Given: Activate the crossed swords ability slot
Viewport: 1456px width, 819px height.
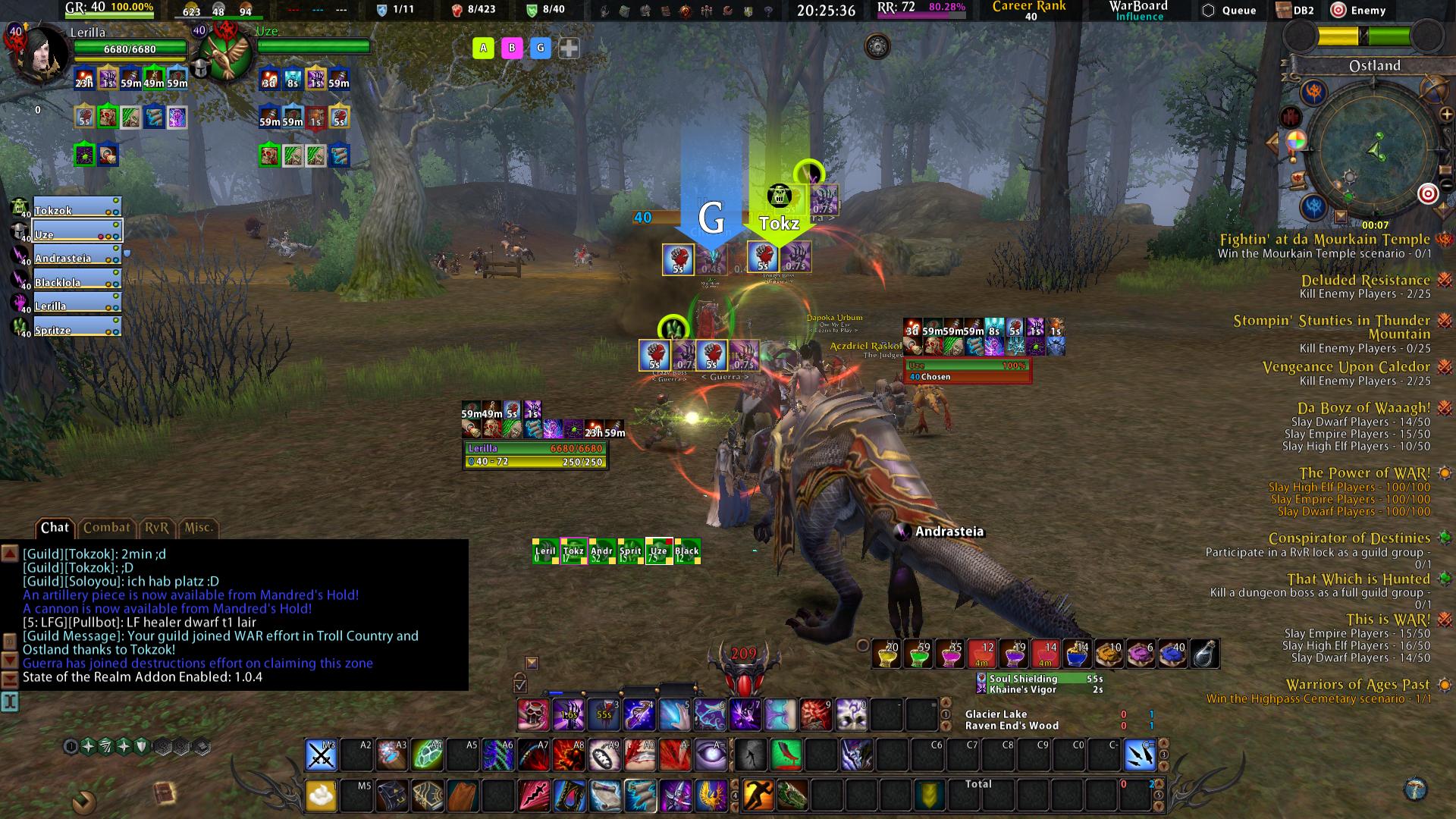Looking at the screenshot, I should [x=321, y=755].
